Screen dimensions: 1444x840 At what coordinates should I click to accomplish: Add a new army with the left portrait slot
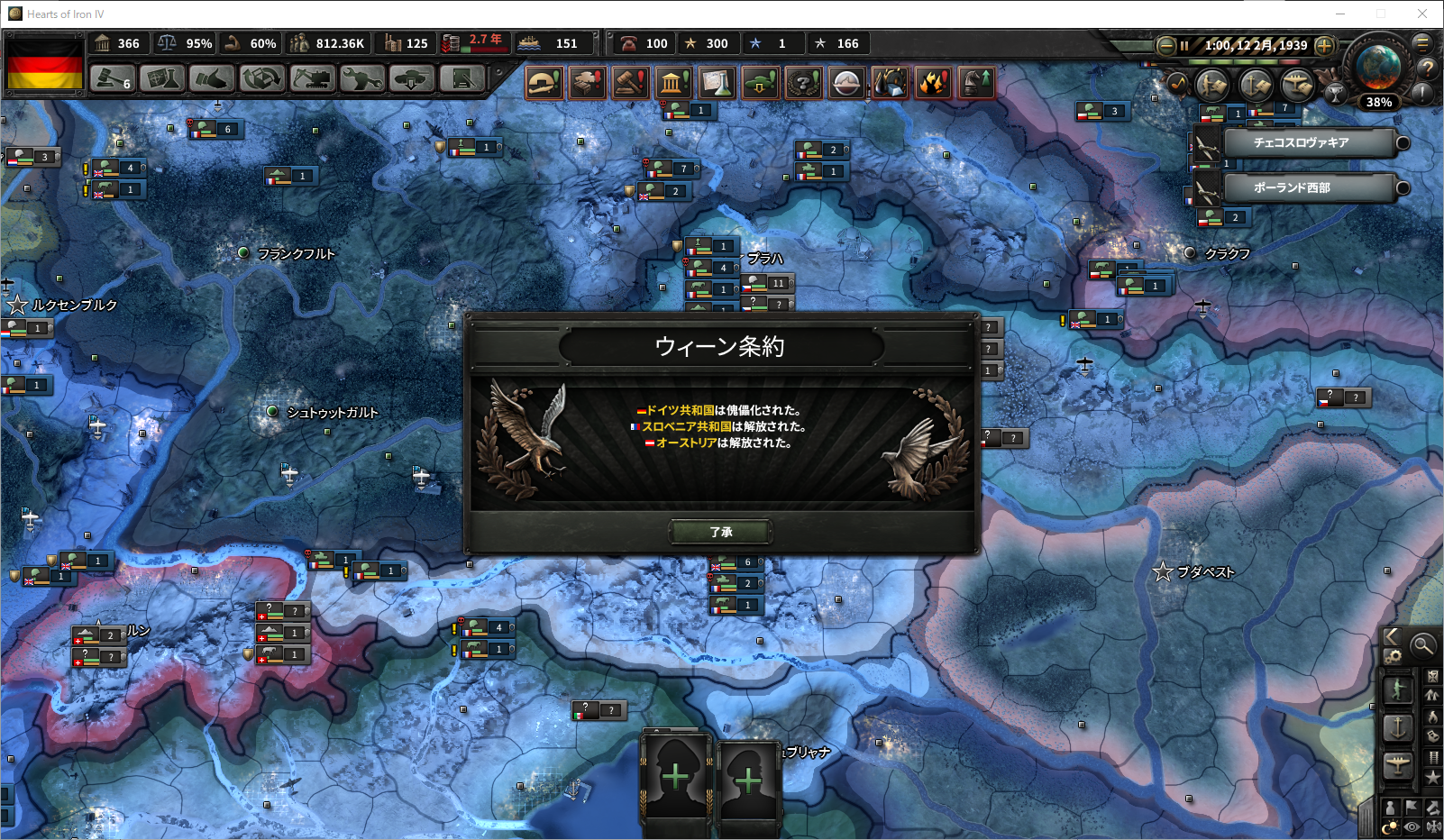click(x=675, y=777)
